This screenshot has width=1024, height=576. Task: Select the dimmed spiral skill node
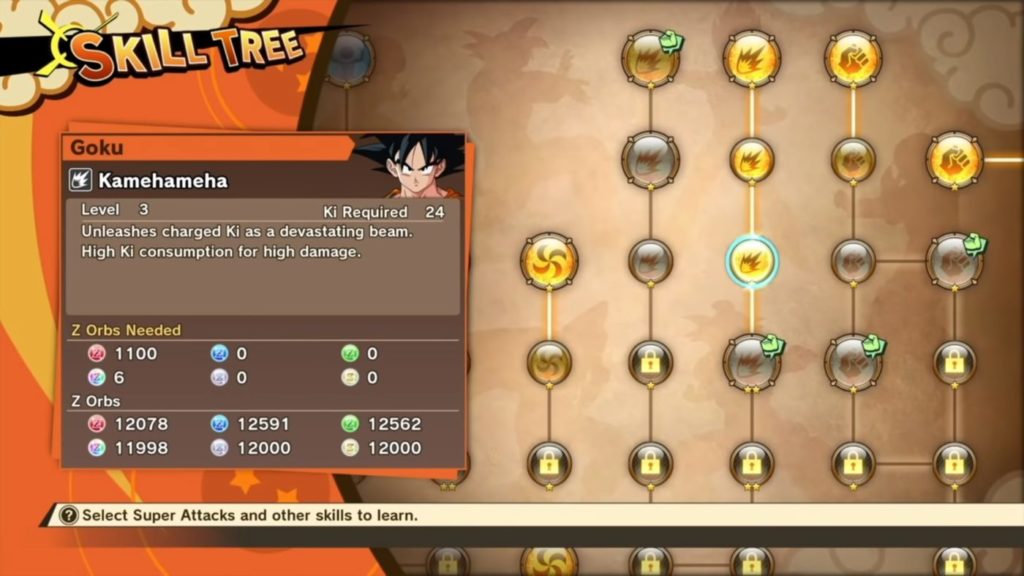point(549,361)
